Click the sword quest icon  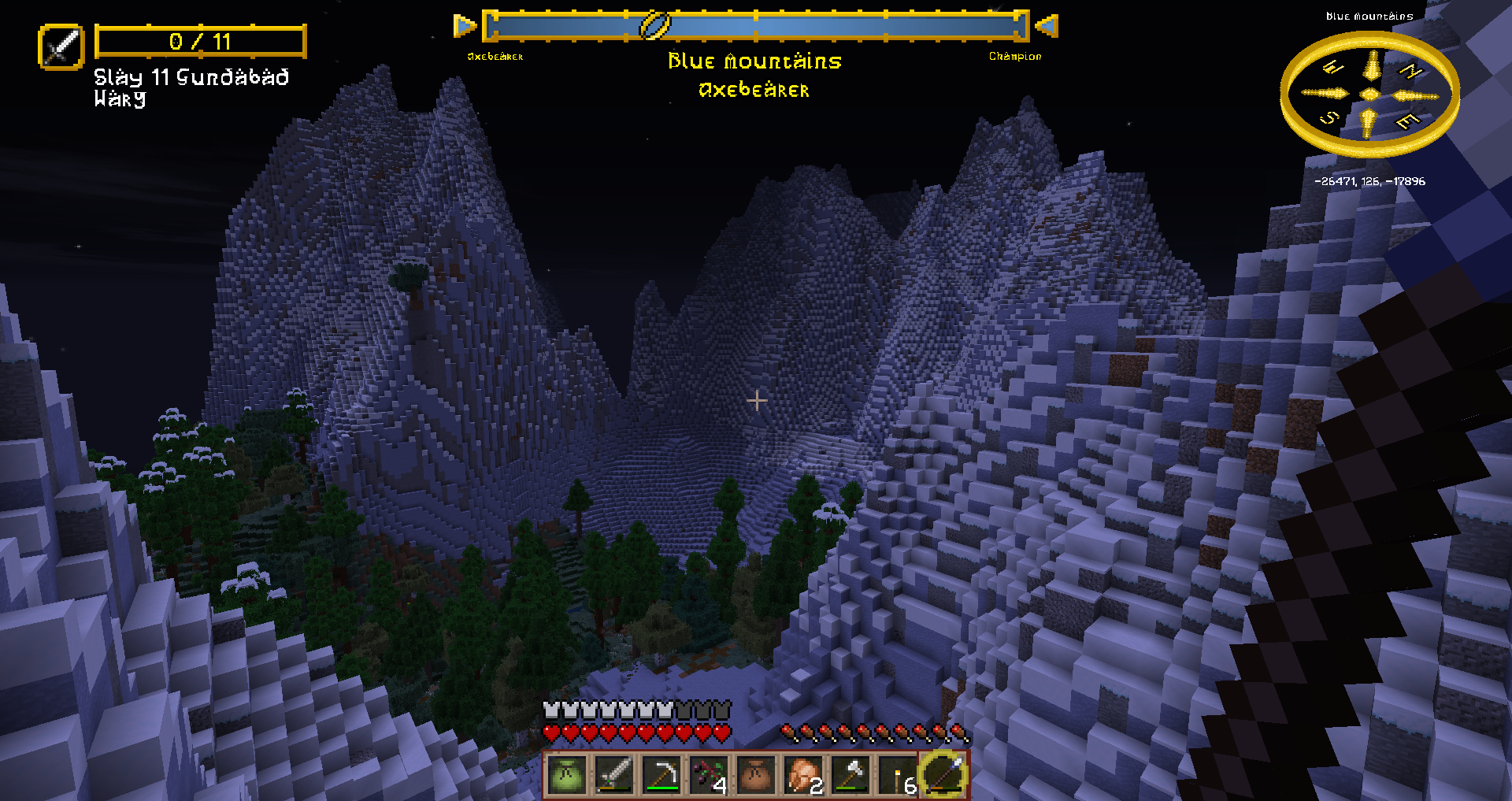pos(61,46)
